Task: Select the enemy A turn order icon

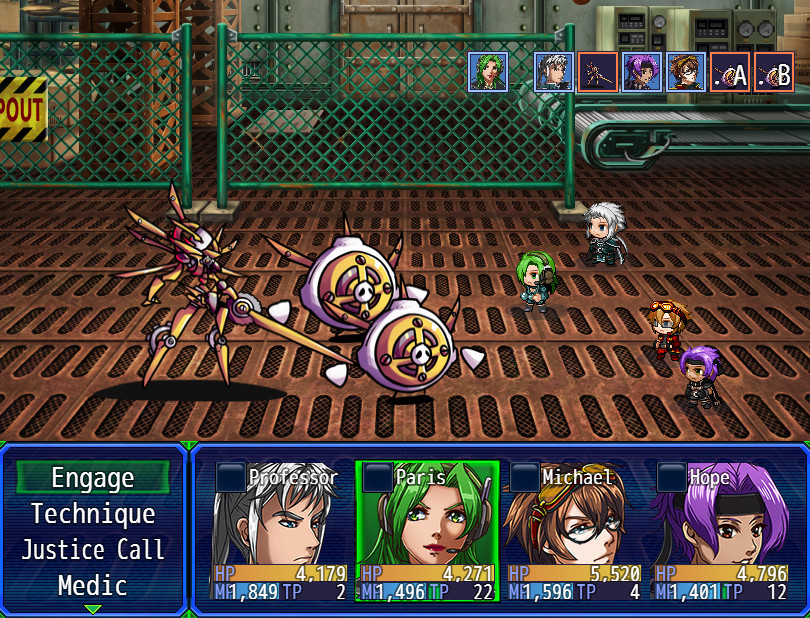Action: point(730,72)
